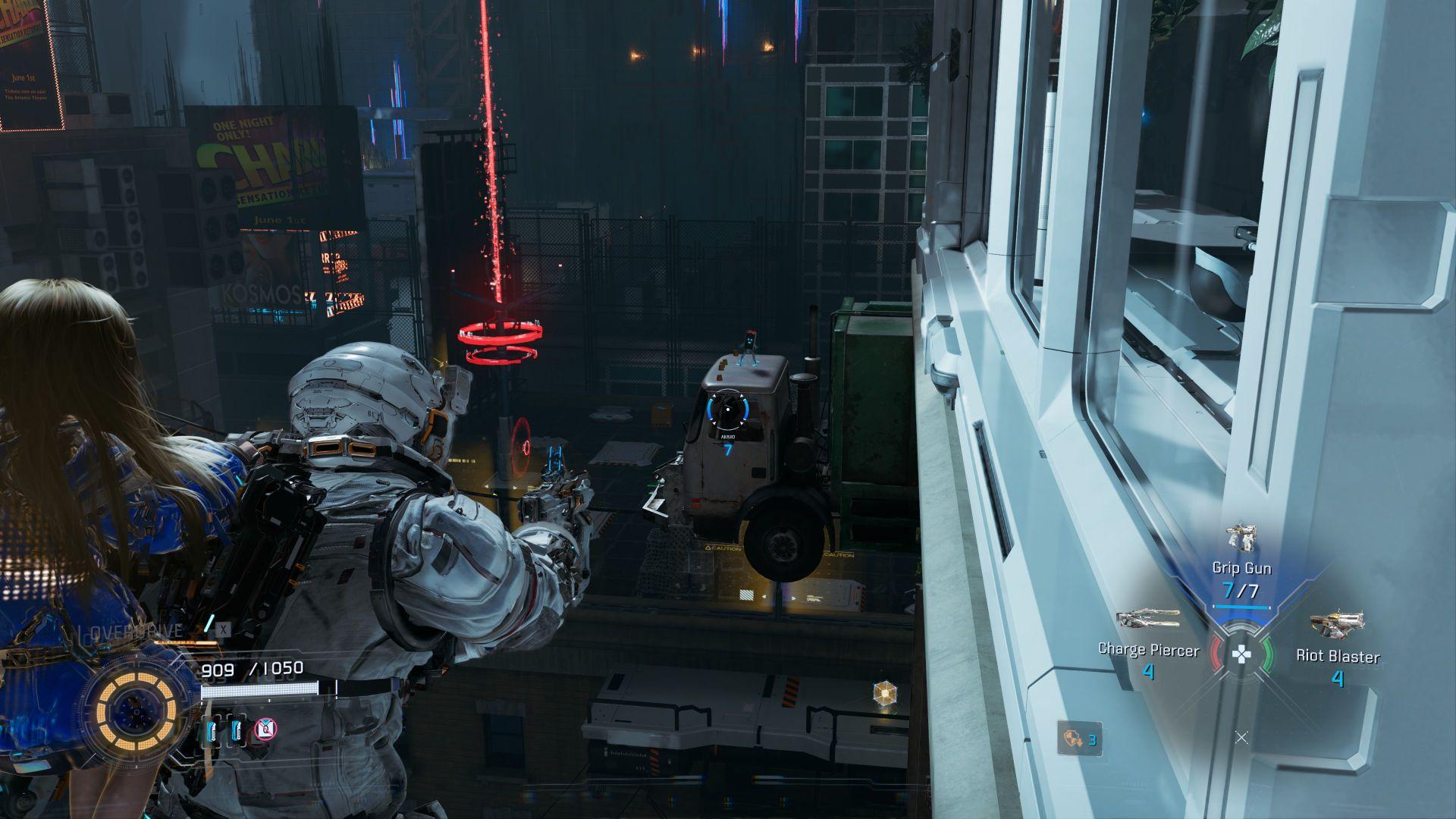Click the orange shield item slot

[1080, 738]
